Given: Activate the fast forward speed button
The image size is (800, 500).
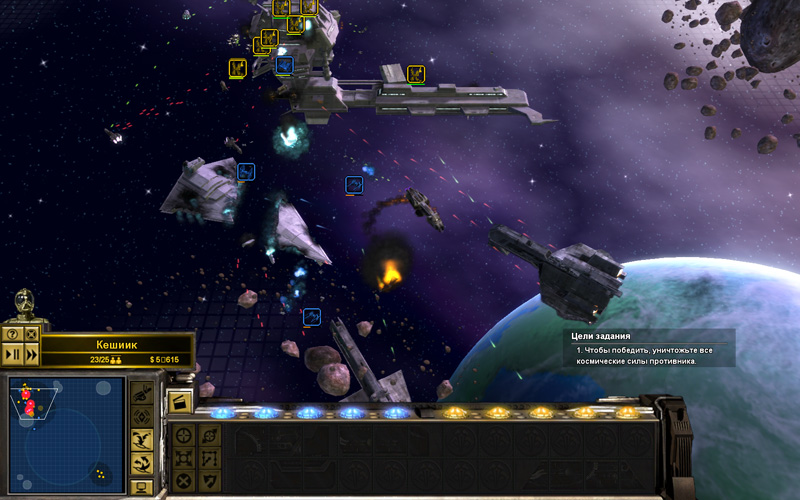Looking at the screenshot, I should point(31,353).
